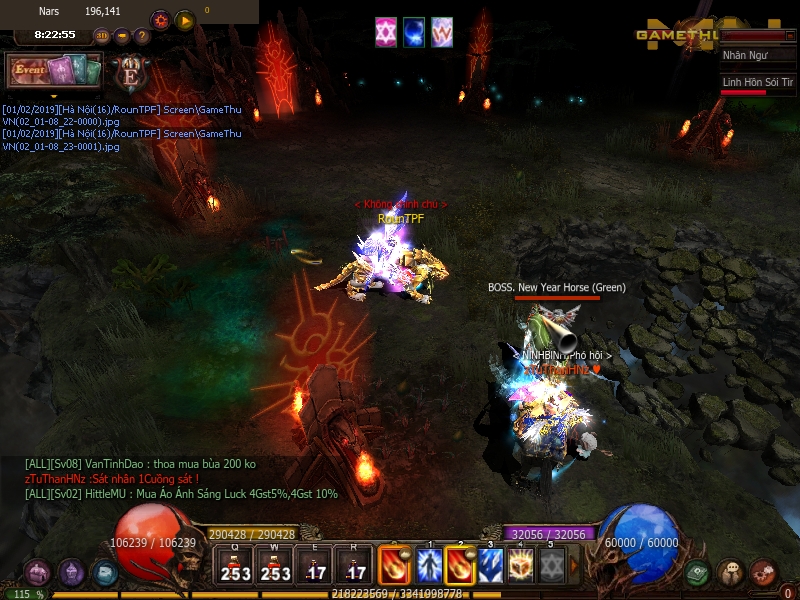This screenshot has width=800, height=600.
Task: Activate the golden box skill
Action: pos(521,566)
